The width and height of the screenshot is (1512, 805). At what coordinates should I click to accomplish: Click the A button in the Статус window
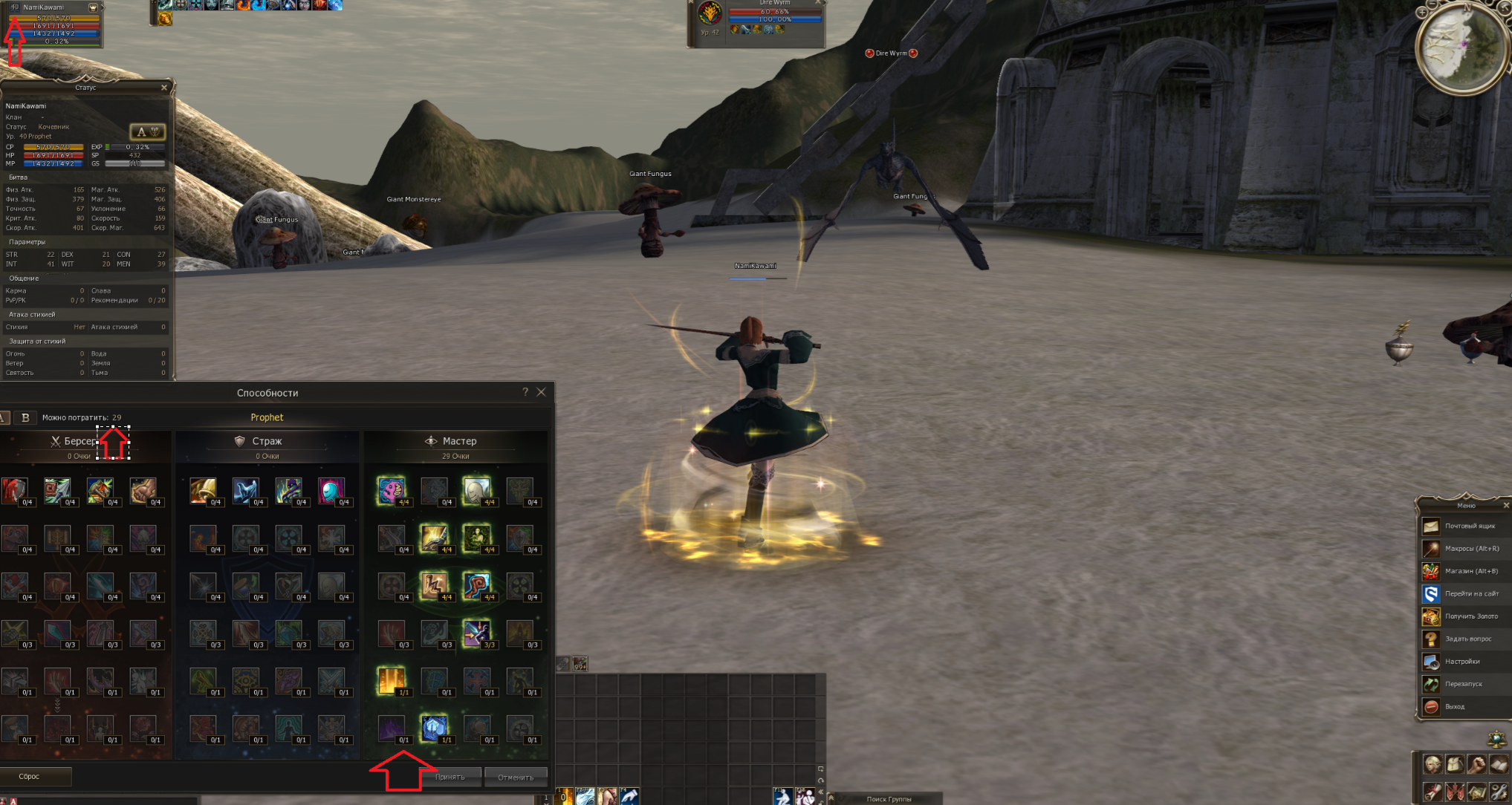147,131
